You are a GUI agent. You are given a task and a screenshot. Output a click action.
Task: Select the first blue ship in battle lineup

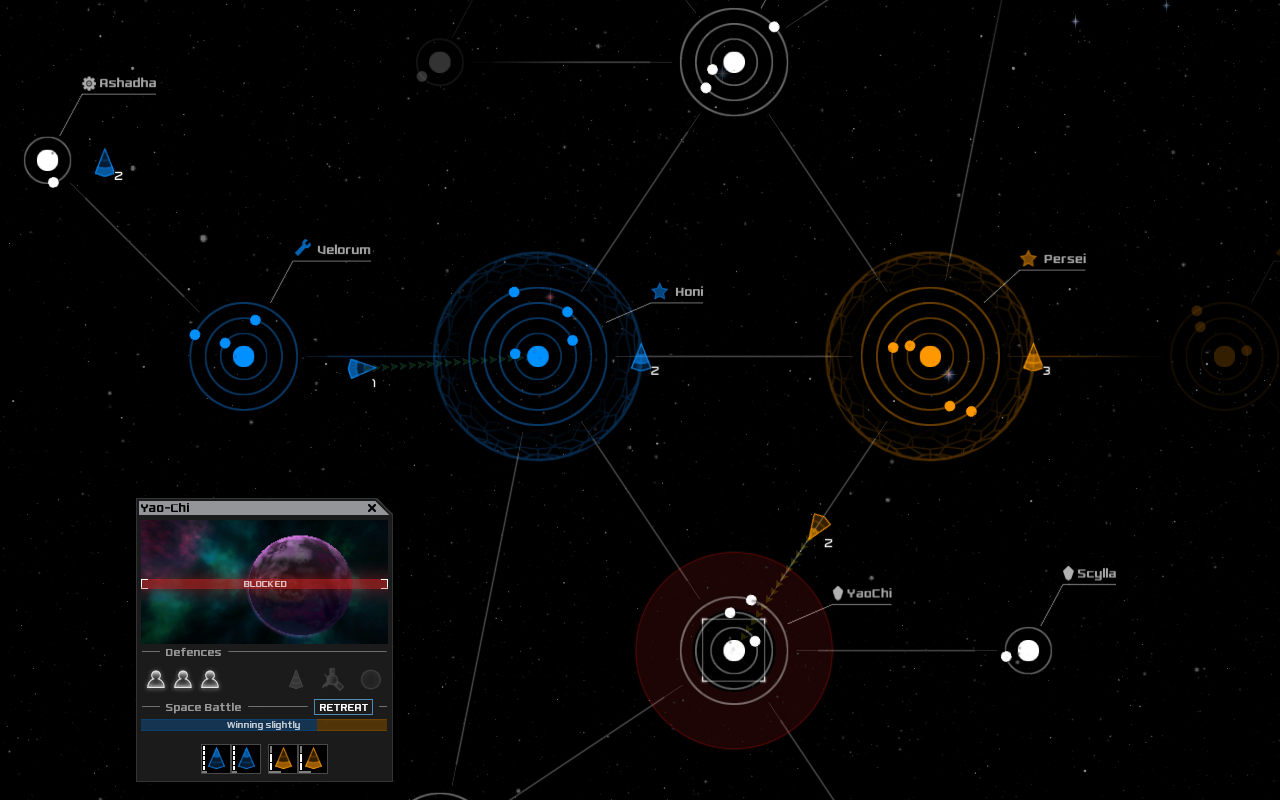[x=216, y=758]
